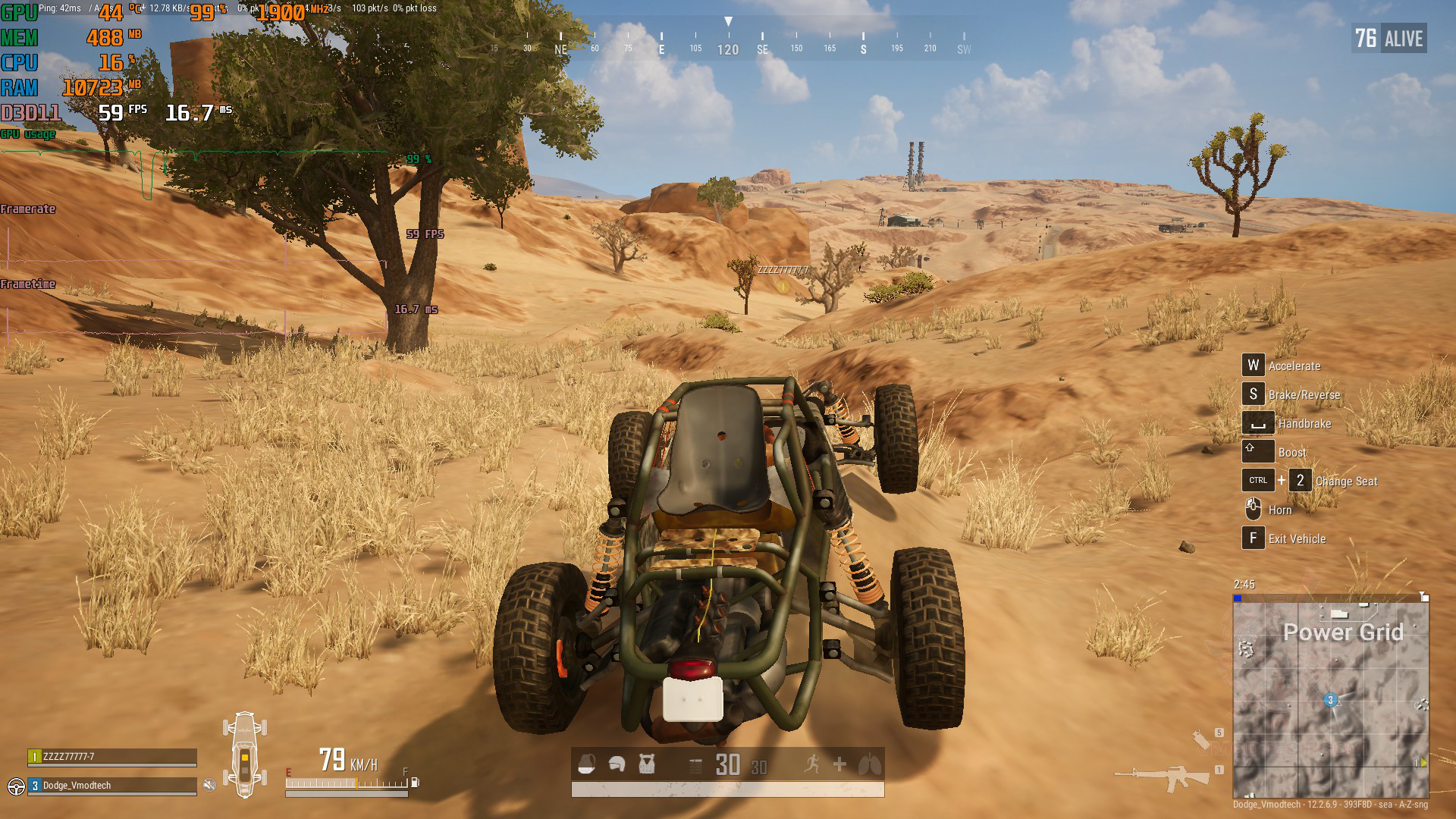
Task: Toggle the muted speaker icon
Action: (x=210, y=785)
